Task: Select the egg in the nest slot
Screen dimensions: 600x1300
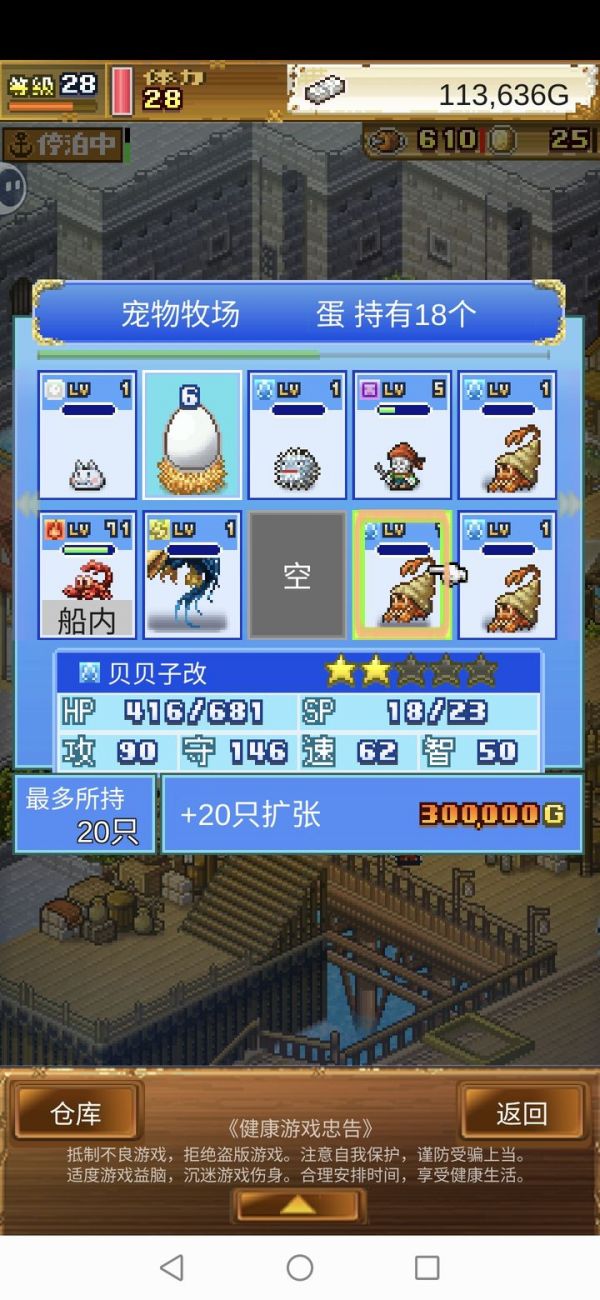Action: 192,435
